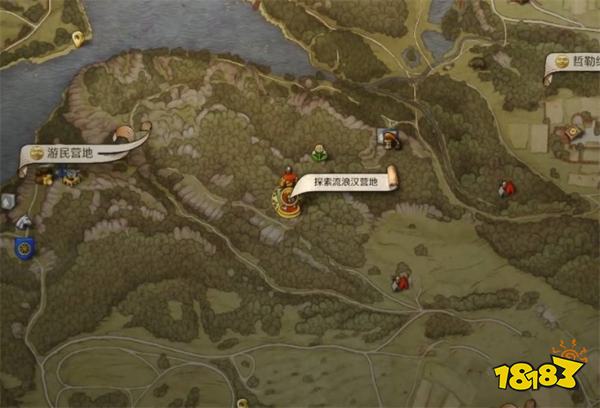This screenshot has height=408, width=600.
Task: Click the white horse head marker
Action: 22,223
